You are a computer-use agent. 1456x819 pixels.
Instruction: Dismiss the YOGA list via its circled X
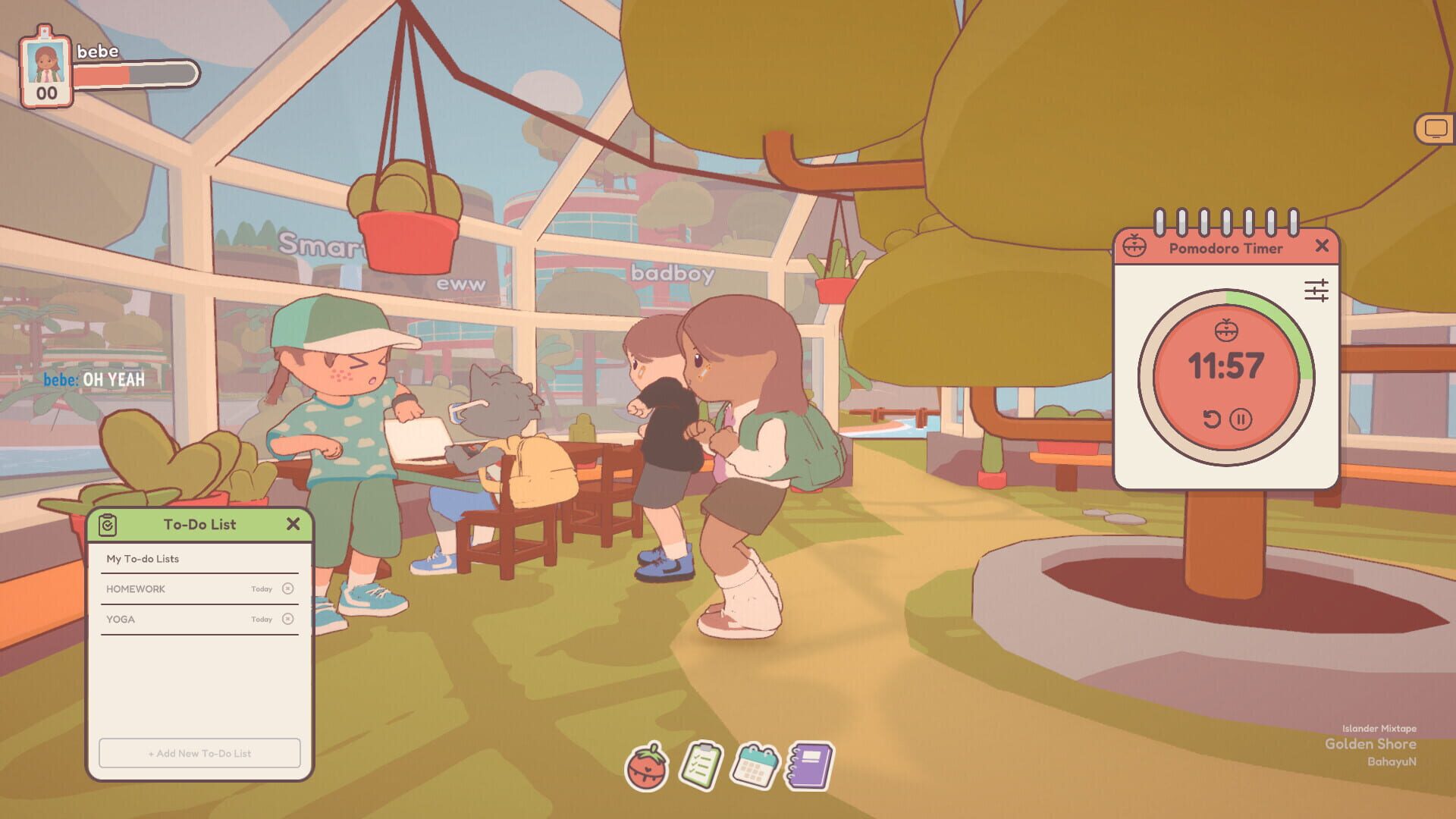(x=287, y=619)
